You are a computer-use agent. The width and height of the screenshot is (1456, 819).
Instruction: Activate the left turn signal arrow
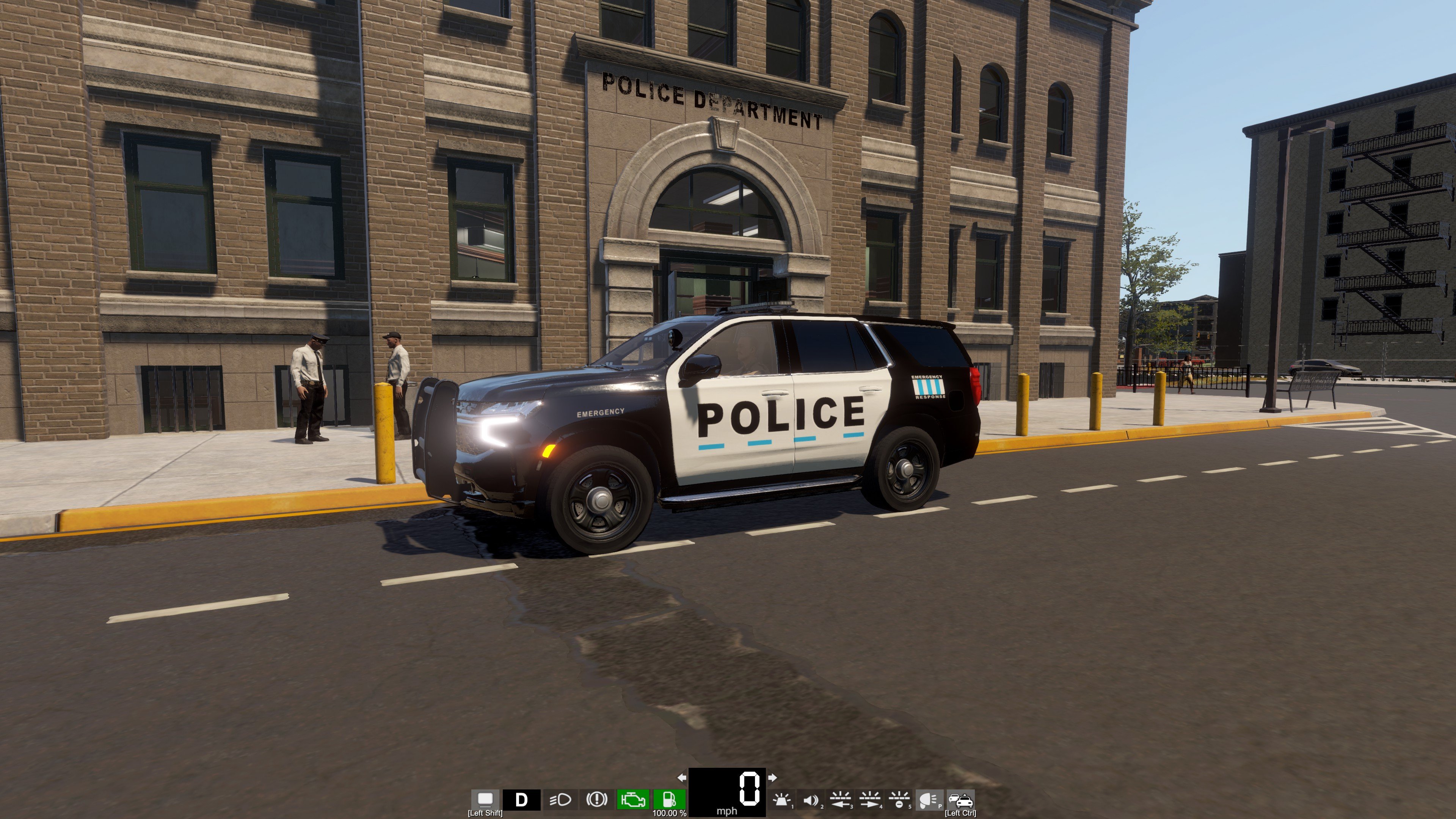(x=682, y=778)
